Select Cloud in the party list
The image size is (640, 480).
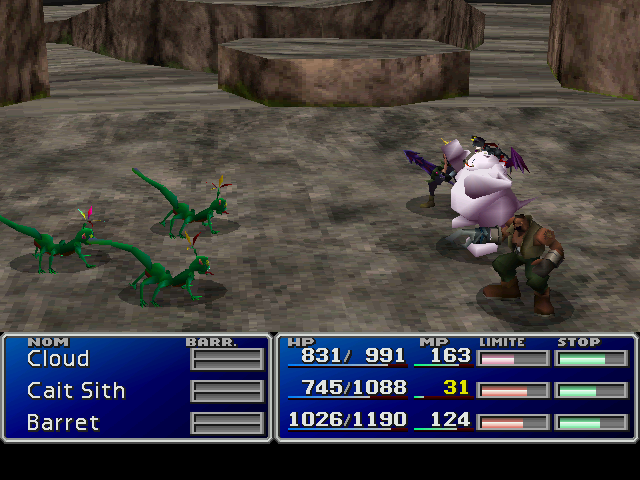click(58, 358)
